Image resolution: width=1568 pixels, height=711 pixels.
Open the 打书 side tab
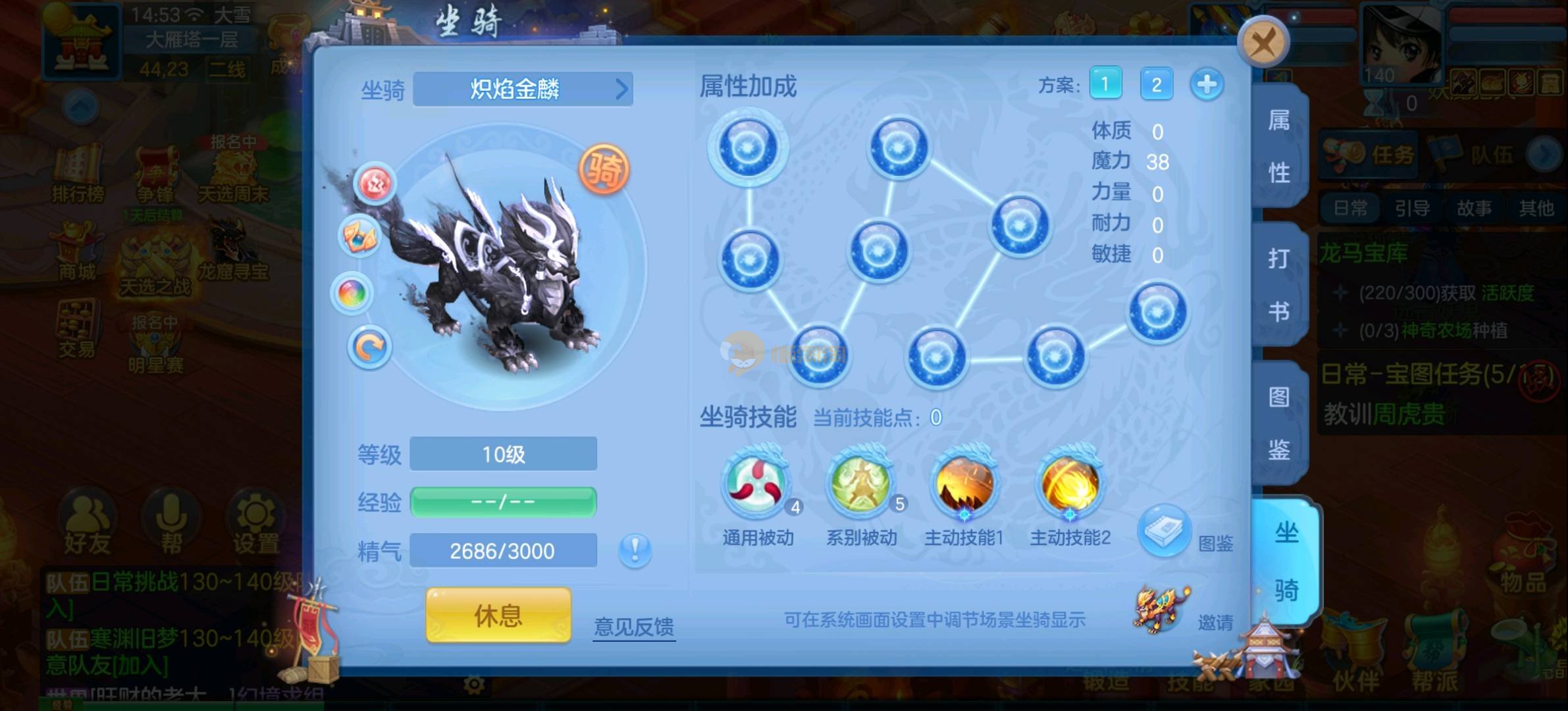pos(1278,284)
